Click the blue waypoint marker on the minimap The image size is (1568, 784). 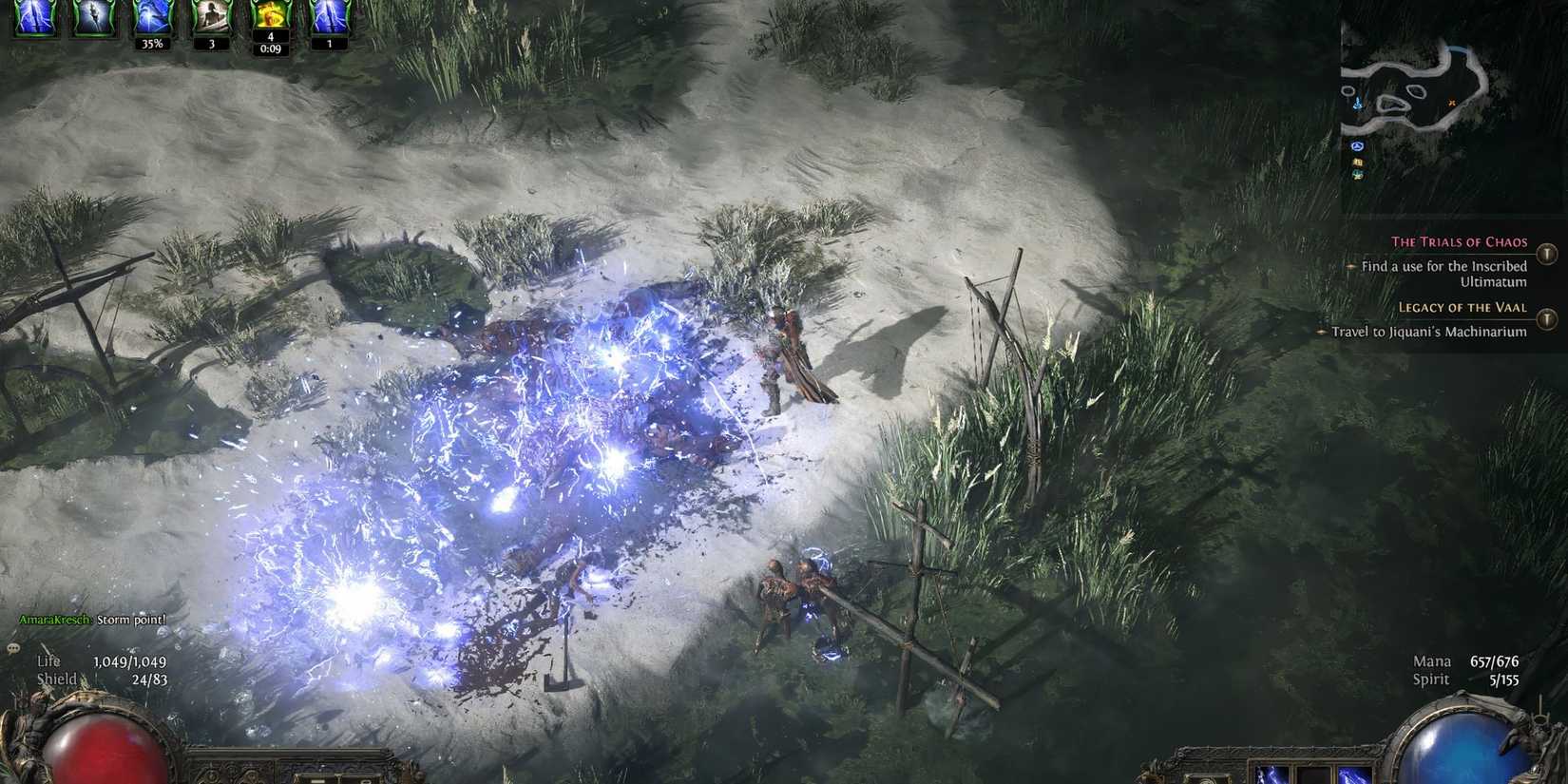tap(1357, 146)
